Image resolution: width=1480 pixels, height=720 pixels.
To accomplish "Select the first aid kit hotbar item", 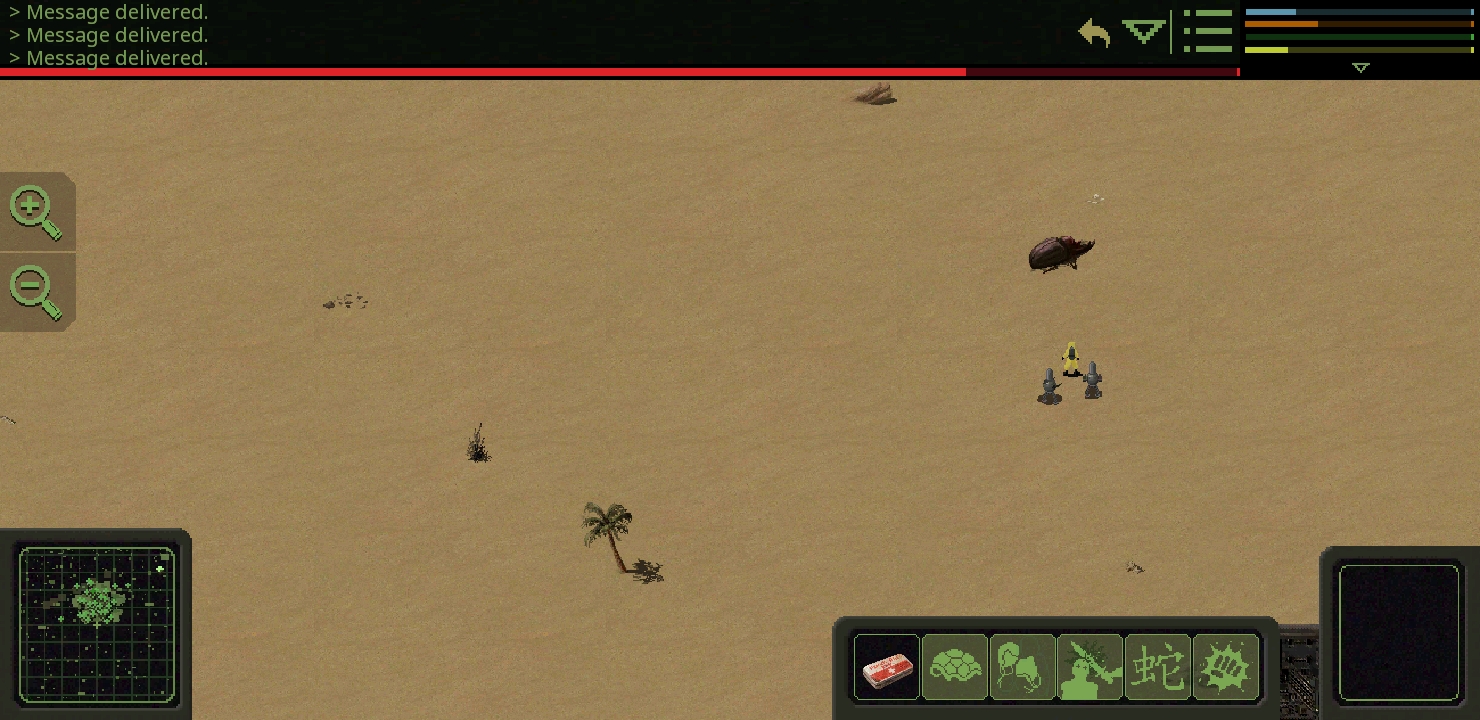I will point(887,667).
